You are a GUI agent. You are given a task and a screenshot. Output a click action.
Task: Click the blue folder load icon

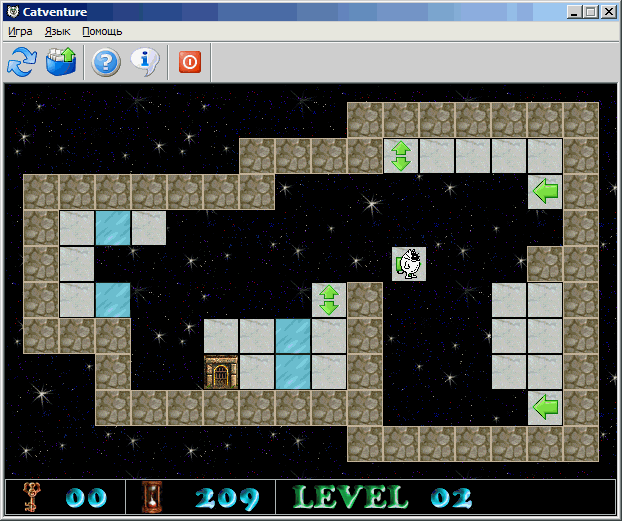click(x=62, y=62)
